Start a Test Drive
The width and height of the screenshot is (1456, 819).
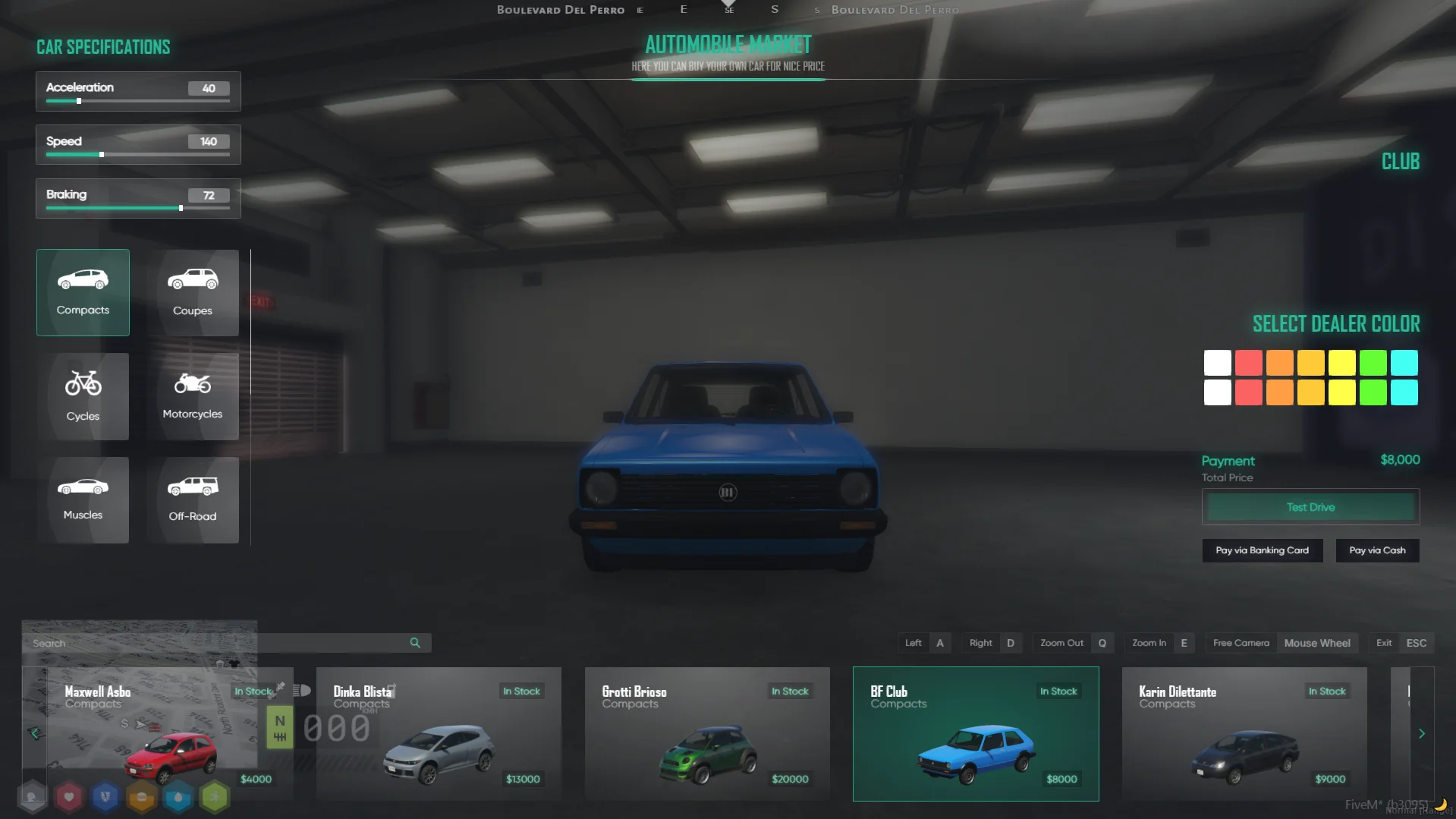[1310, 507]
